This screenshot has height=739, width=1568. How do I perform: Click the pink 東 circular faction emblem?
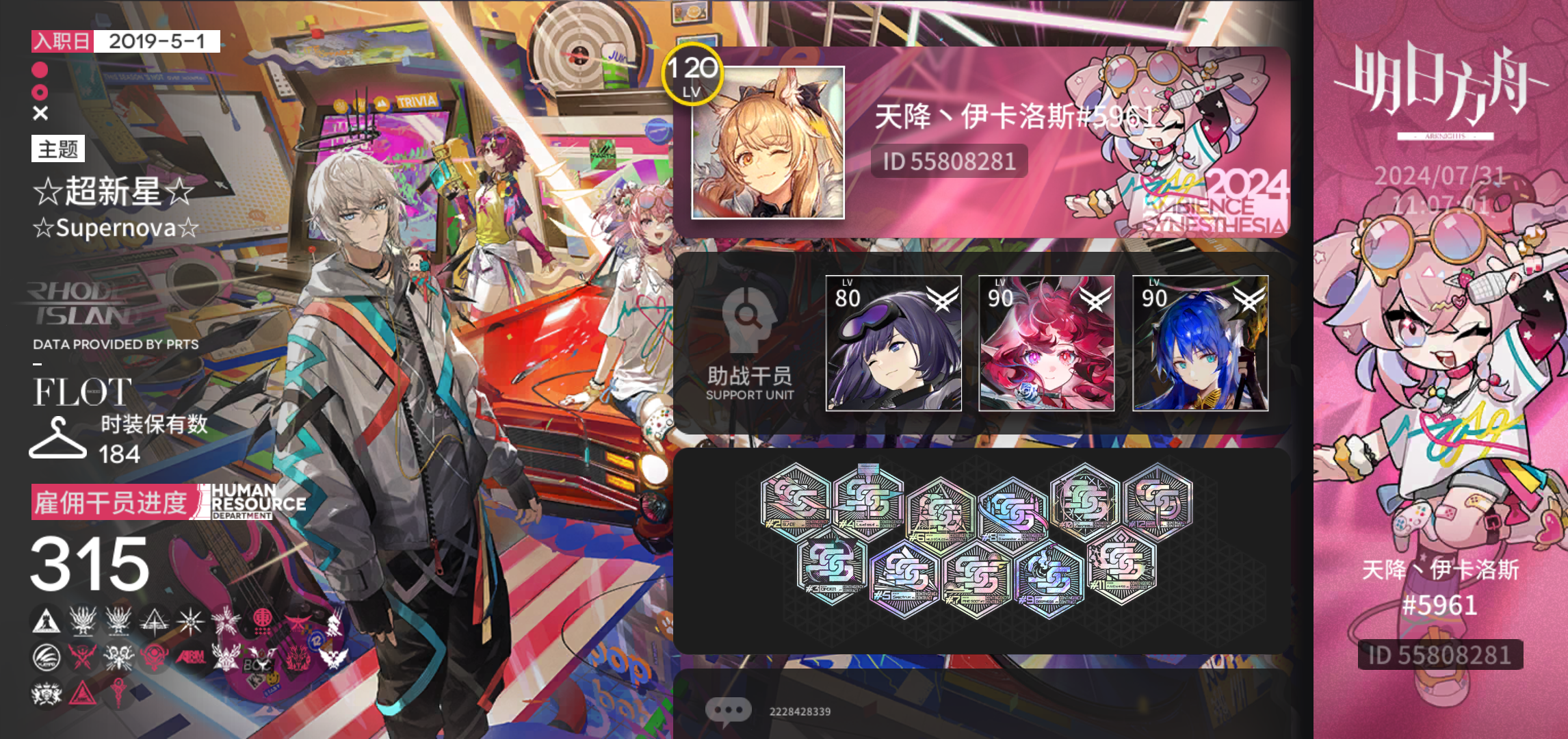[263, 618]
